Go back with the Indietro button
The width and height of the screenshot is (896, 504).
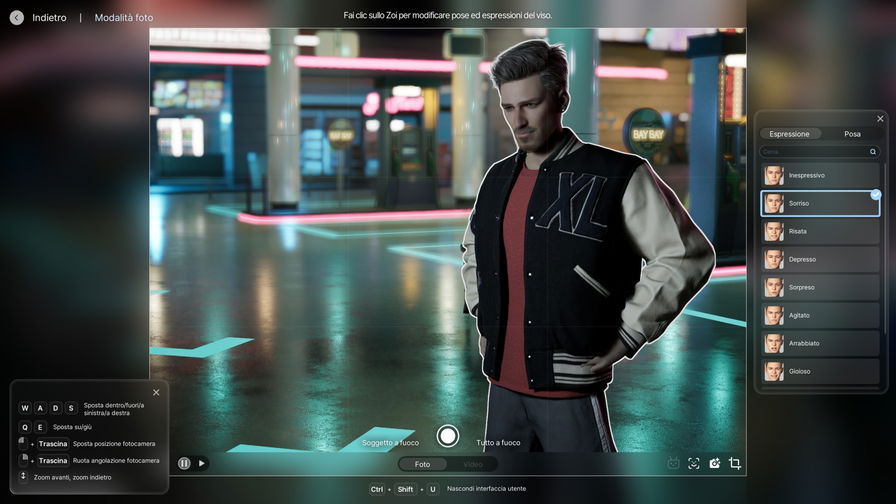(x=17, y=17)
